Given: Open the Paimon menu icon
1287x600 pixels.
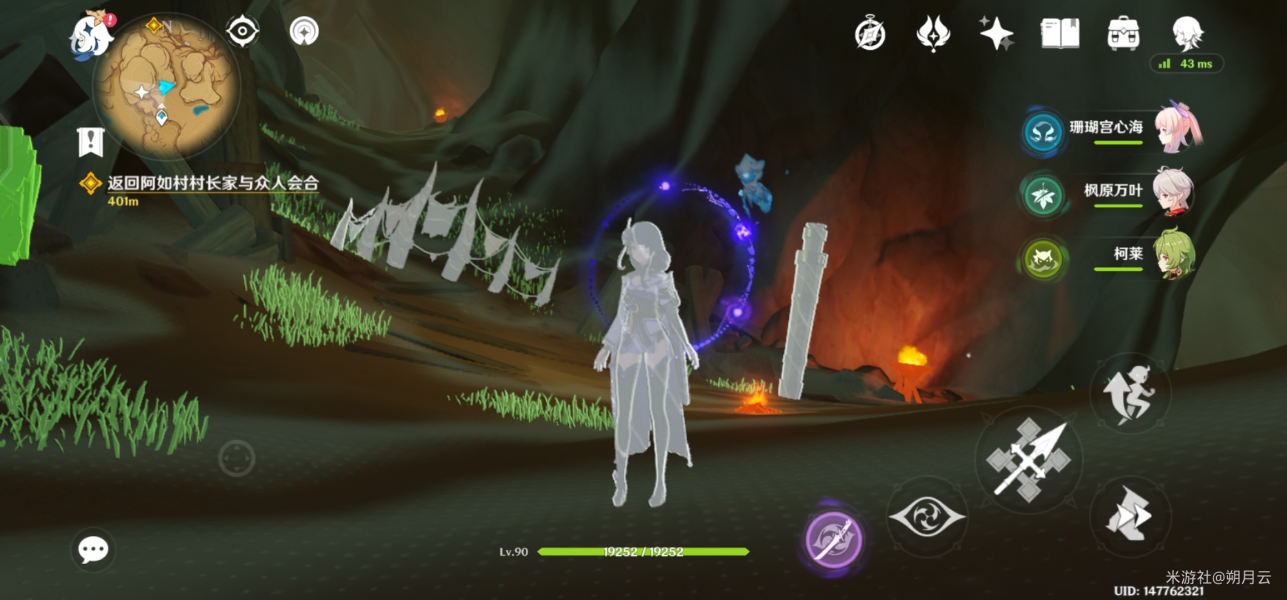Looking at the screenshot, I should click(x=90, y=34).
